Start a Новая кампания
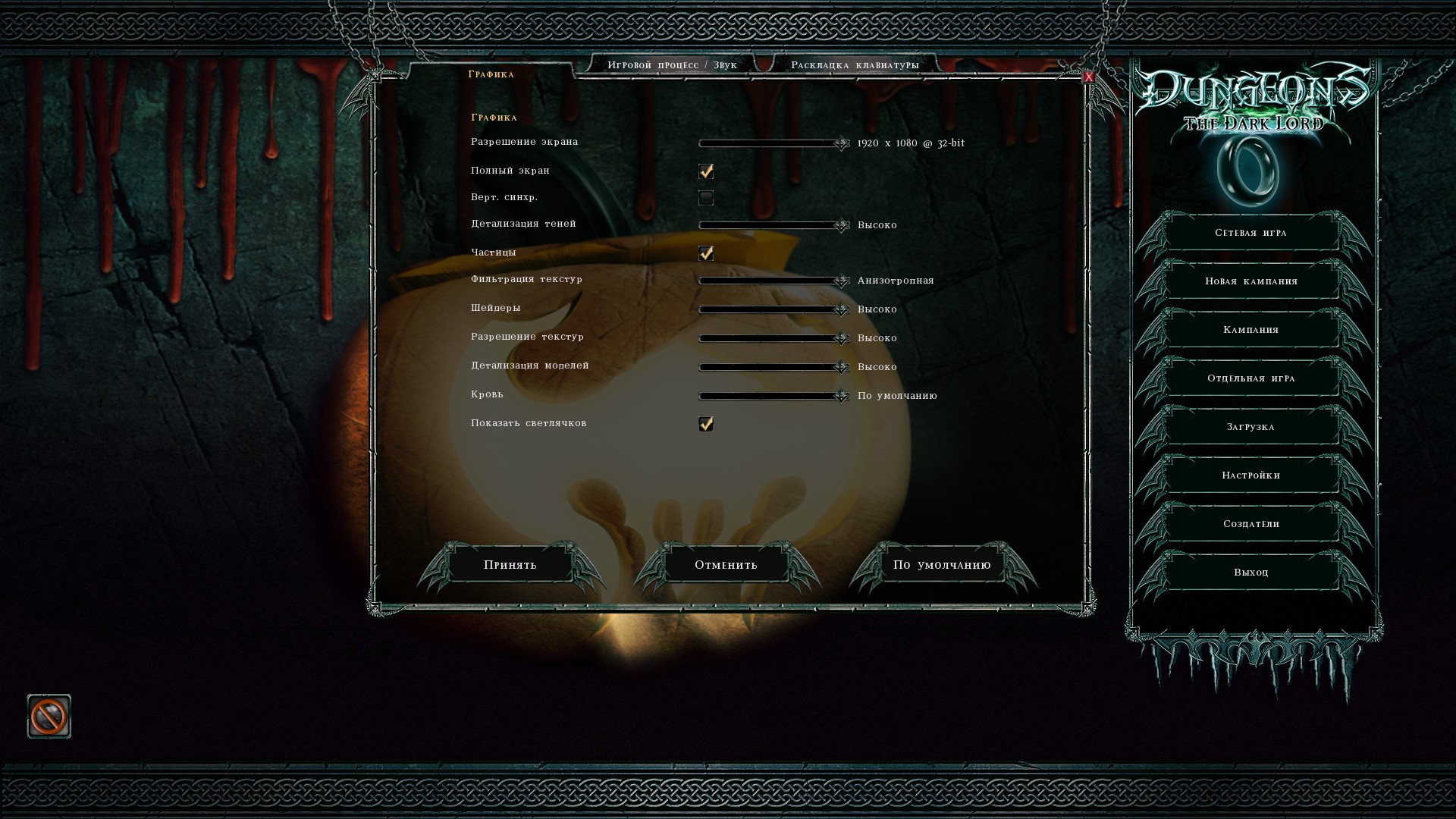This screenshot has height=819, width=1456. [1250, 281]
